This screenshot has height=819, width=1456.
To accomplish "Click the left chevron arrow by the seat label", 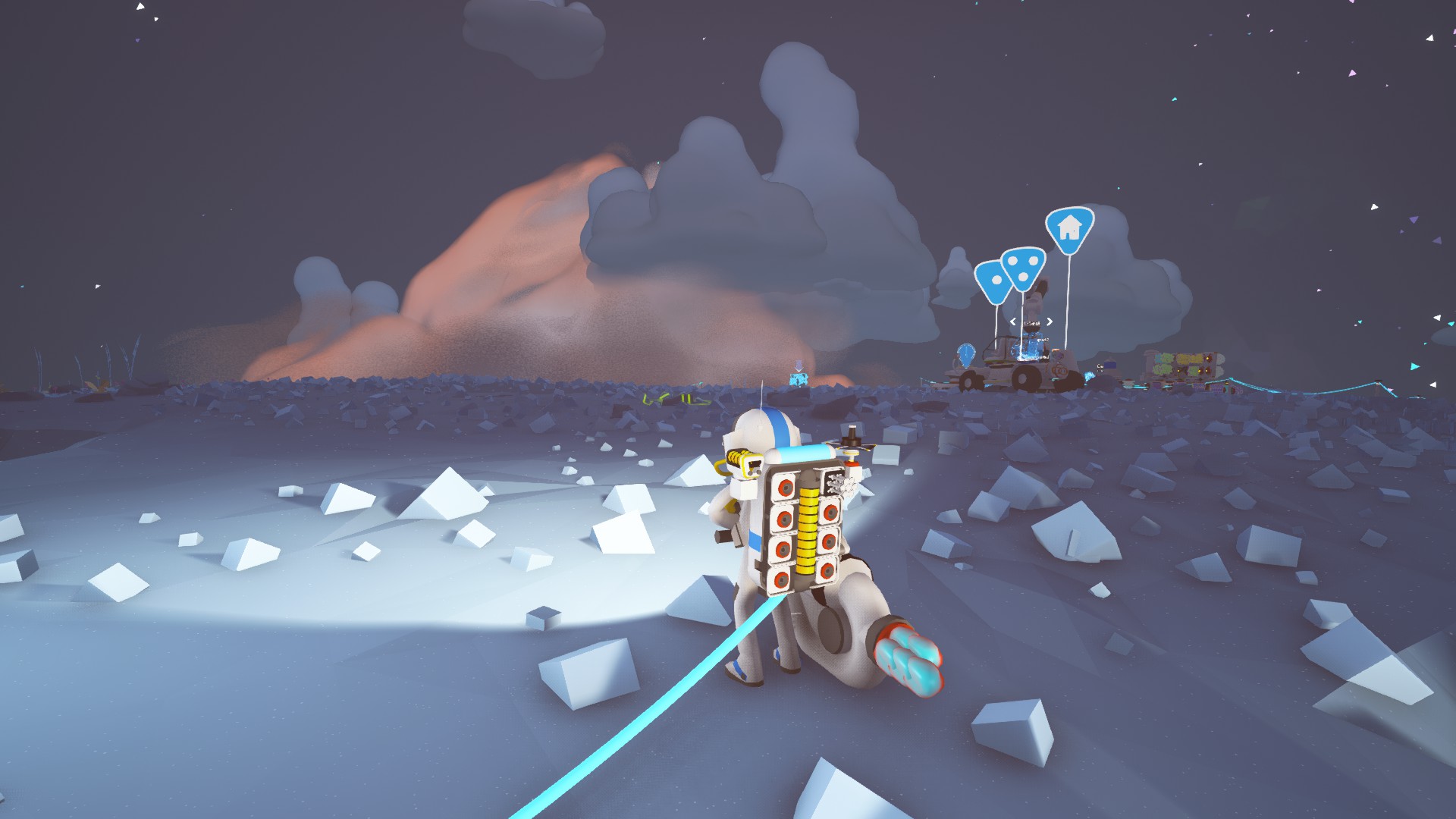I will click(1013, 322).
